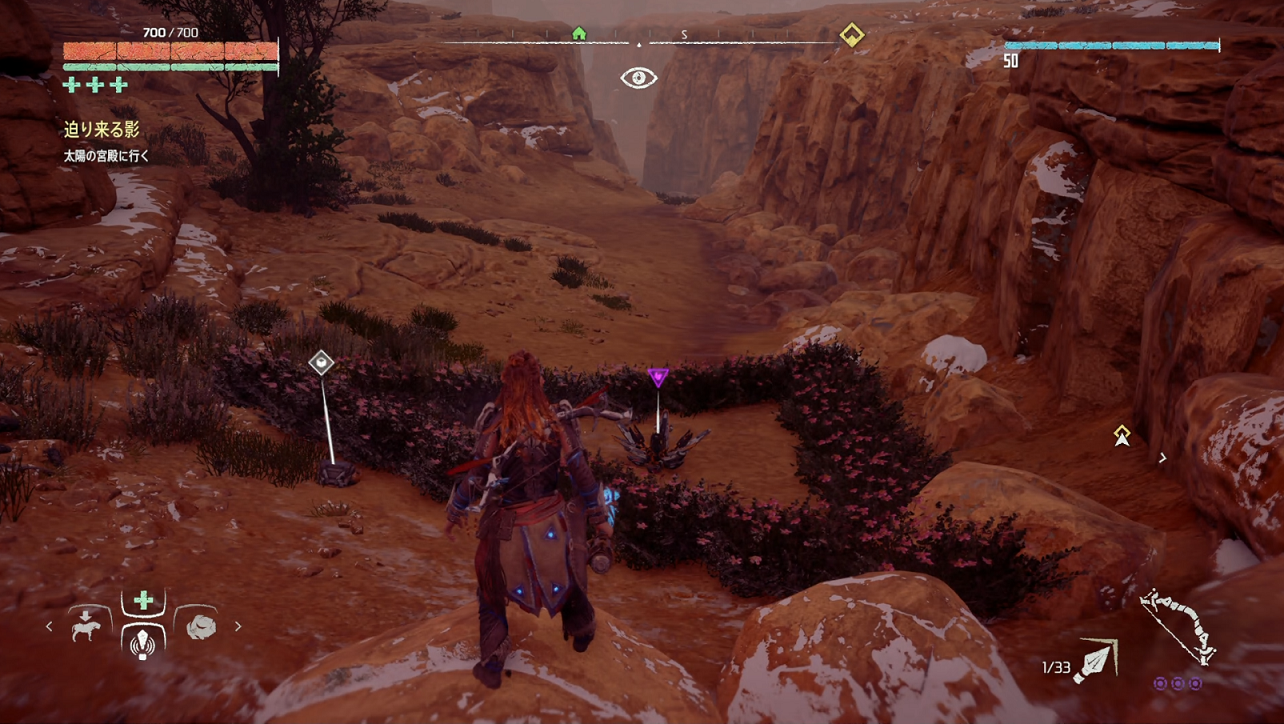Click the eye visibility indicator
This screenshot has width=1284, height=724.
click(x=638, y=77)
